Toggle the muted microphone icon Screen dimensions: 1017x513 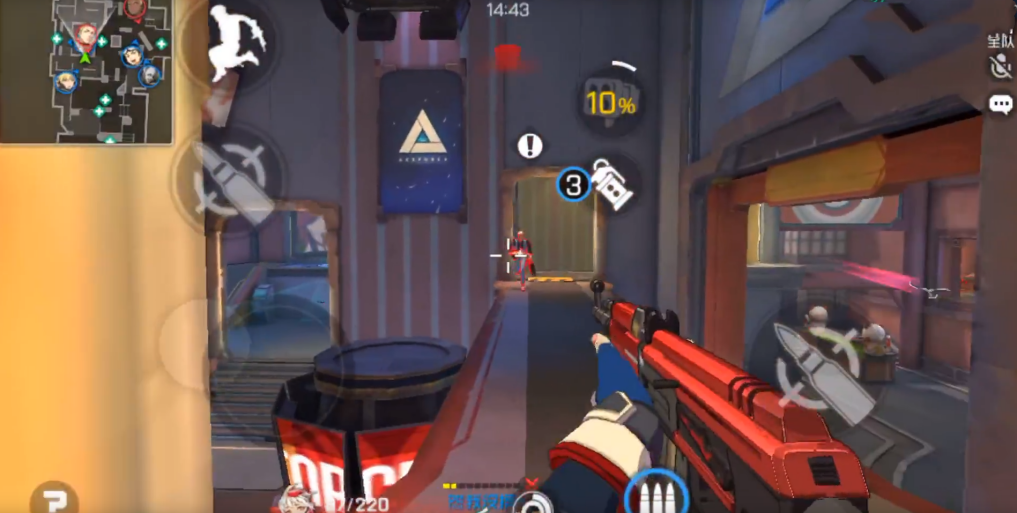coord(999,67)
